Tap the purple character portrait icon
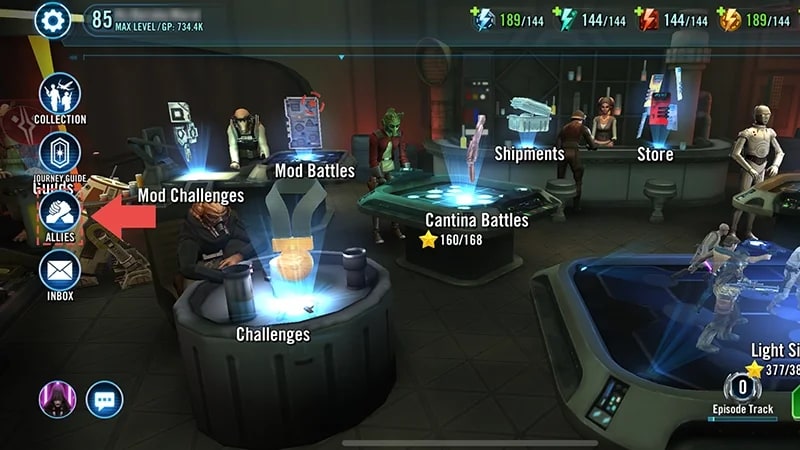800x450 pixels. 57,400
